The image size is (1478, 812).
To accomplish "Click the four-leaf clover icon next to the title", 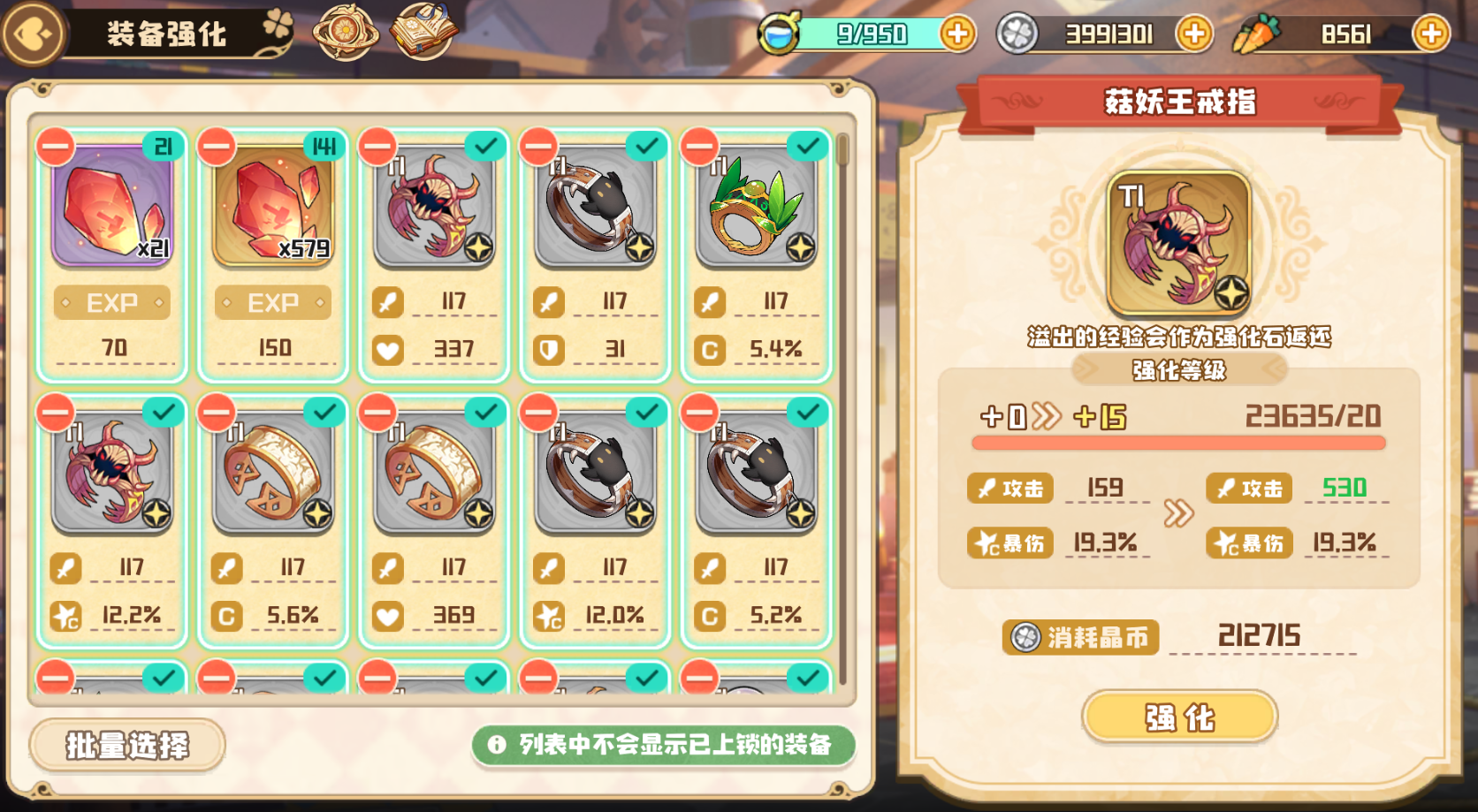I will [276, 27].
